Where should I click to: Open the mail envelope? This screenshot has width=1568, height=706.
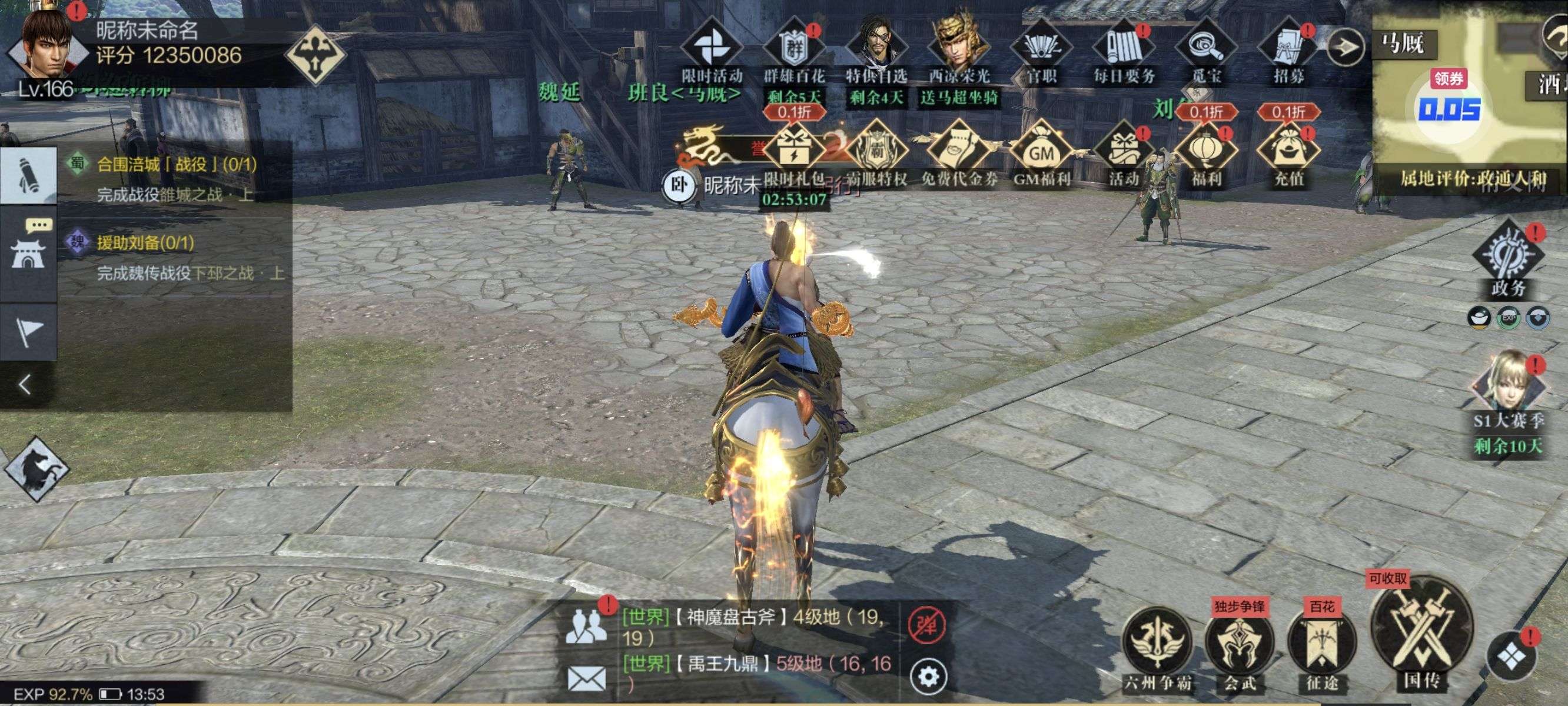pos(586,678)
